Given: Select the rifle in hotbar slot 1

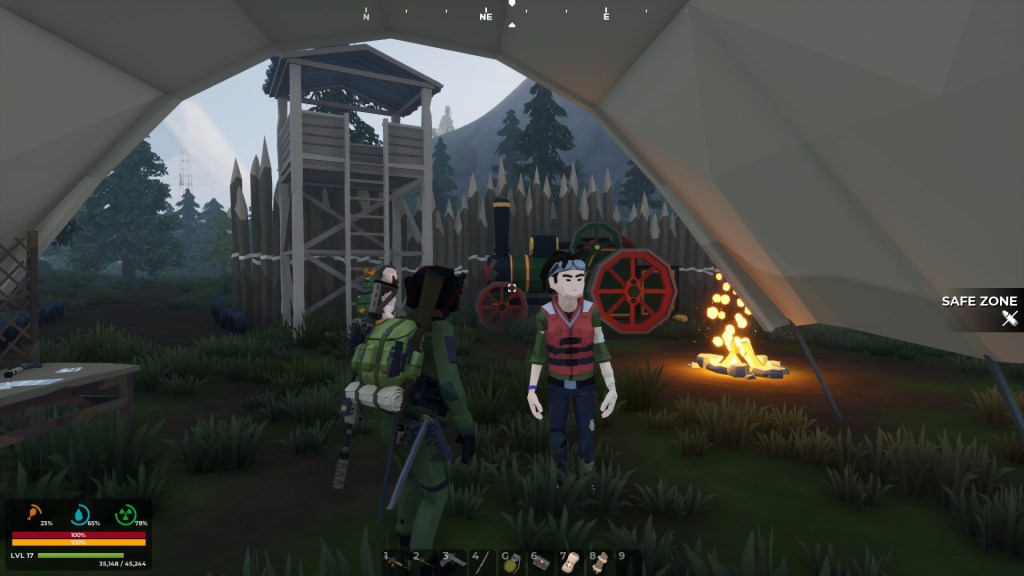Looking at the screenshot, I should [395, 561].
